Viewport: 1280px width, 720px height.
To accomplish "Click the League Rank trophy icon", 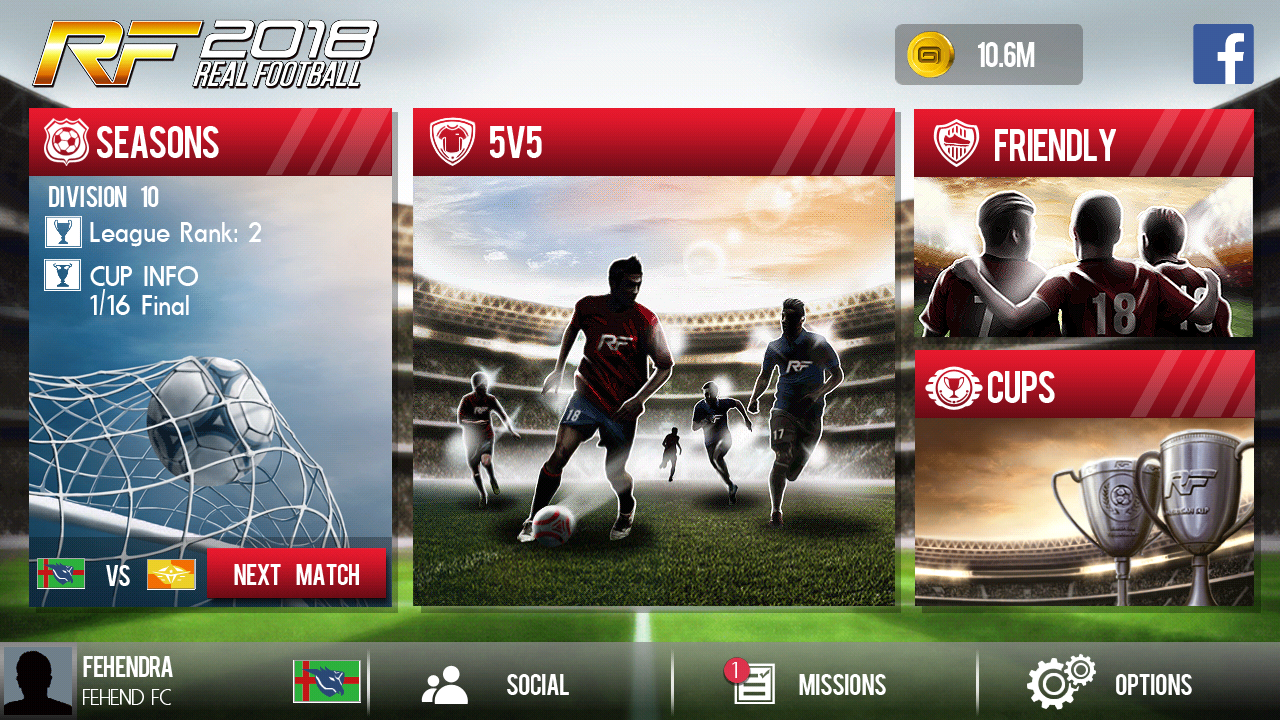I will coord(63,232).
